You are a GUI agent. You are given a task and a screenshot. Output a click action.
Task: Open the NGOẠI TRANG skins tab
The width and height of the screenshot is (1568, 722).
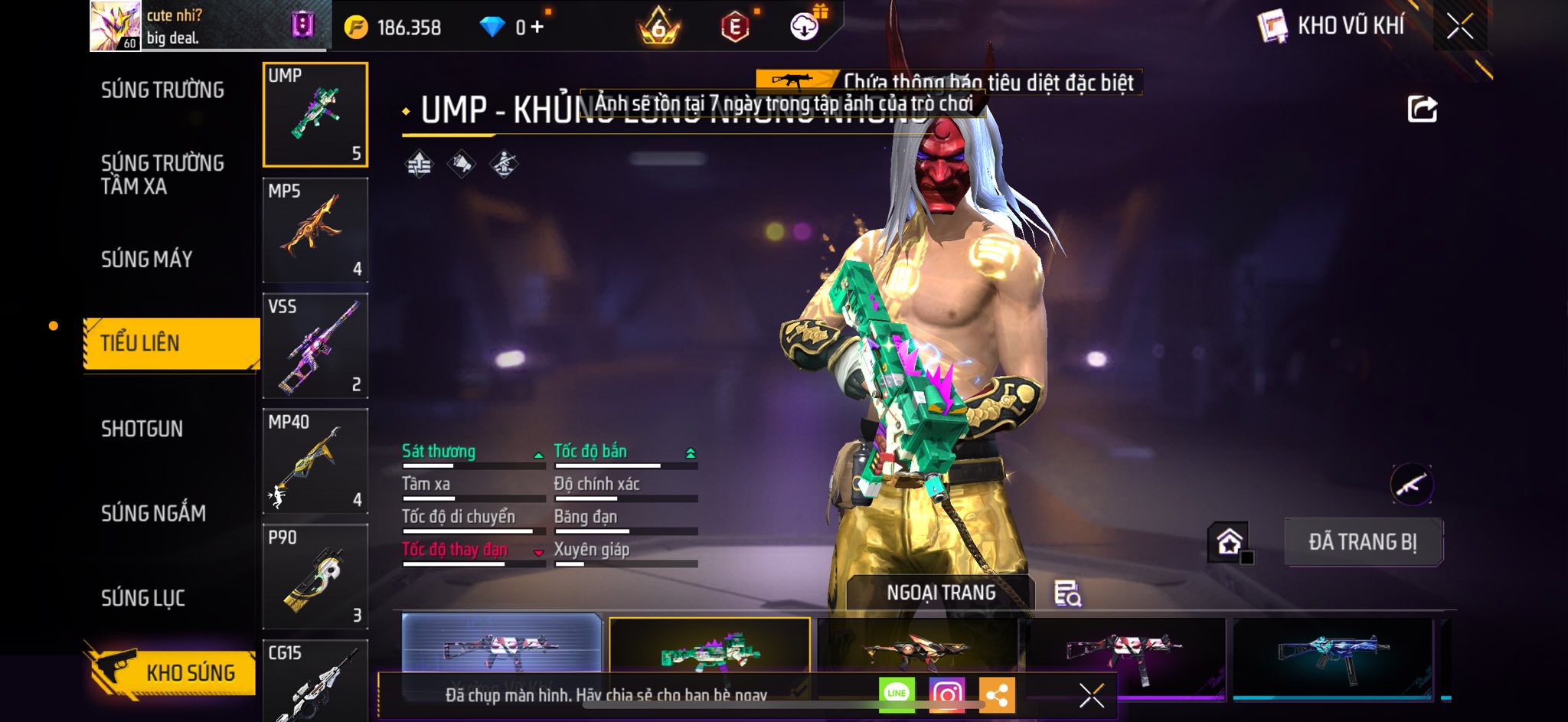pyautogui.click(x=941, y=593)
